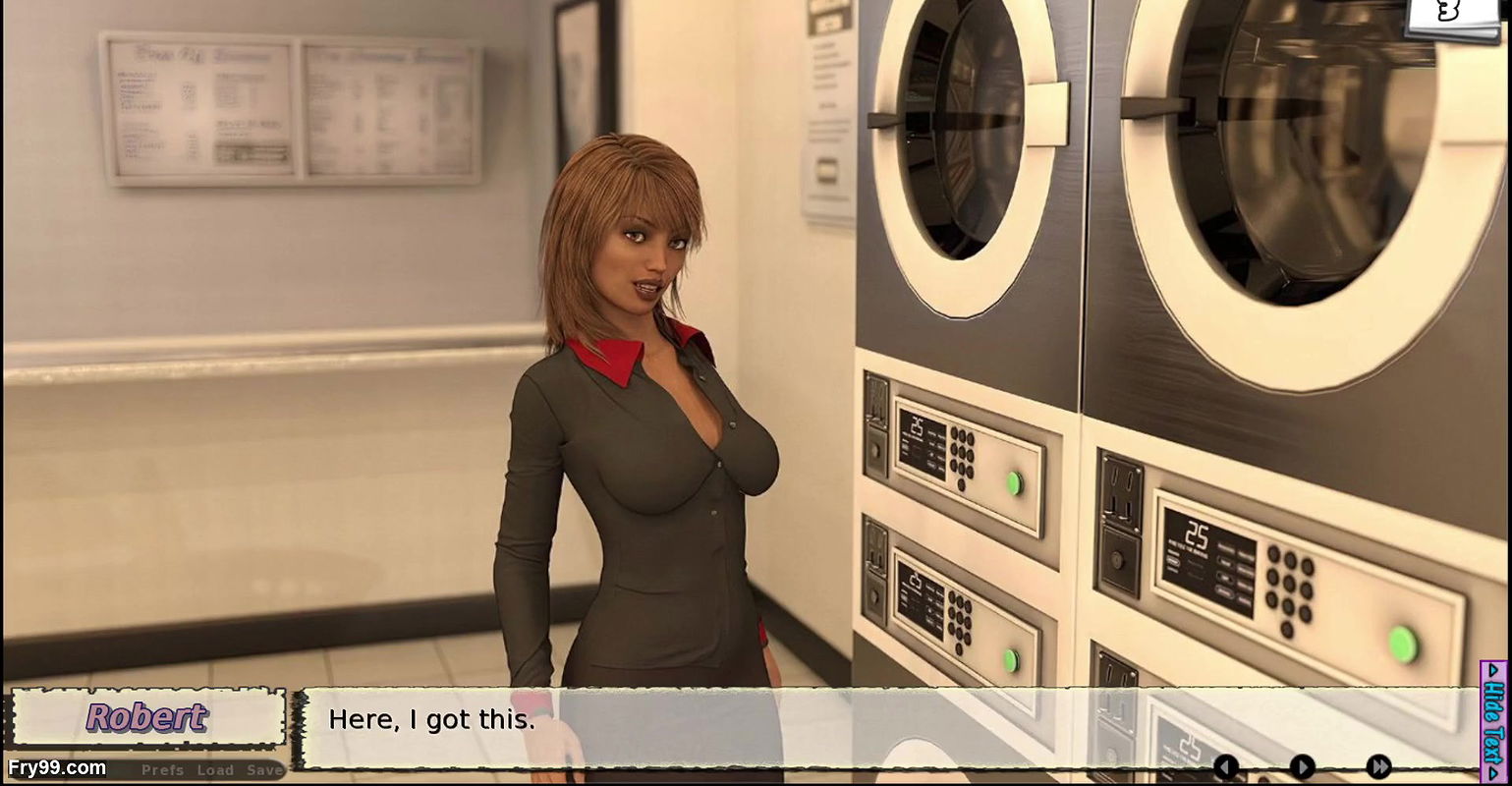
Task: Select the fast-forward skip icon
Action: [x=1379, y=767]
